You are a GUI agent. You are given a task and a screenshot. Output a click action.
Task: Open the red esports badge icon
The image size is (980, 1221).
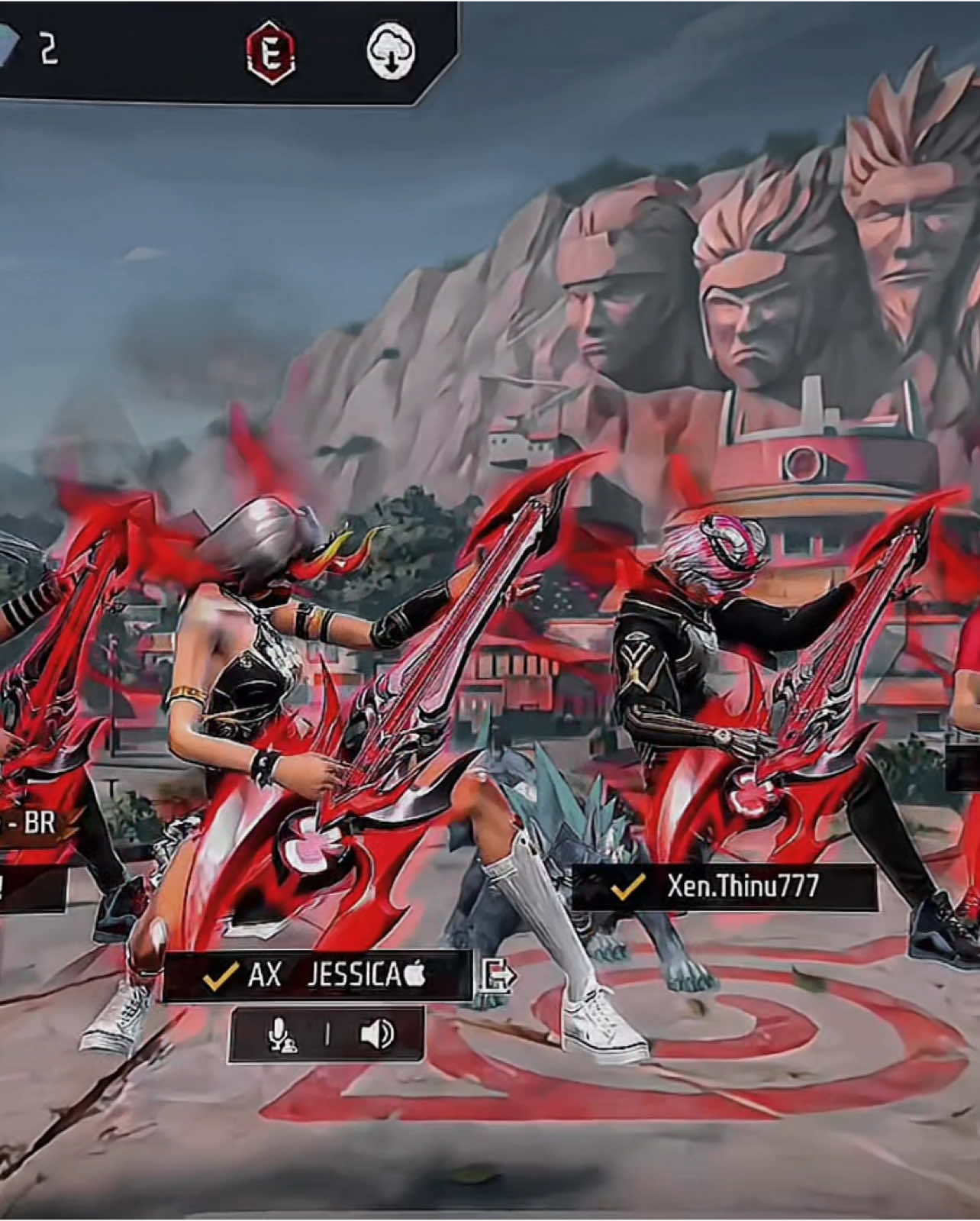(272, 53)
